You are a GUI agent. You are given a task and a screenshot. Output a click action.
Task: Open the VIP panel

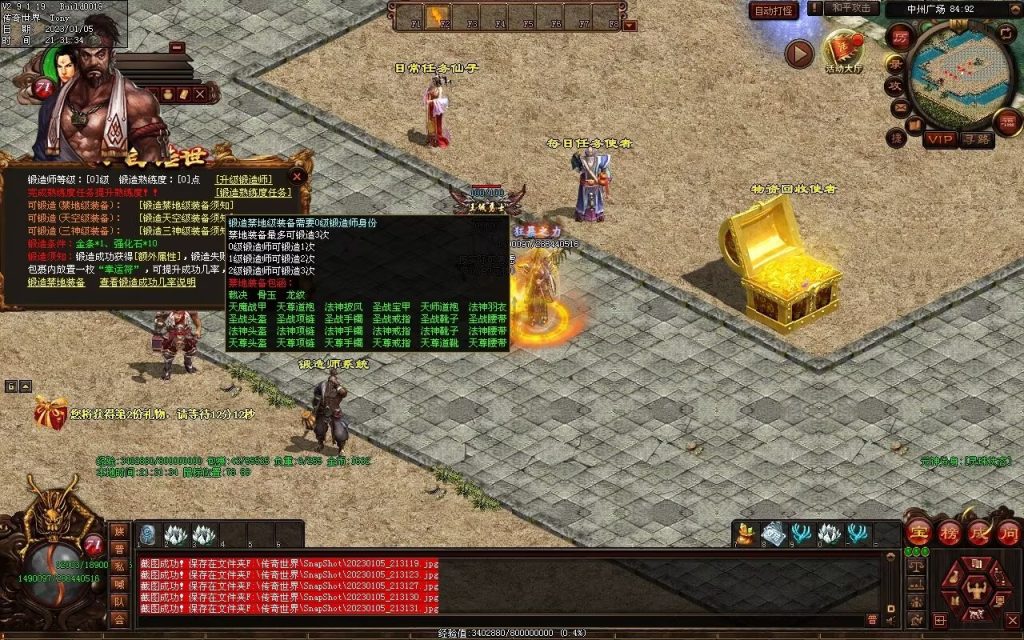click(x=938, y=139)
